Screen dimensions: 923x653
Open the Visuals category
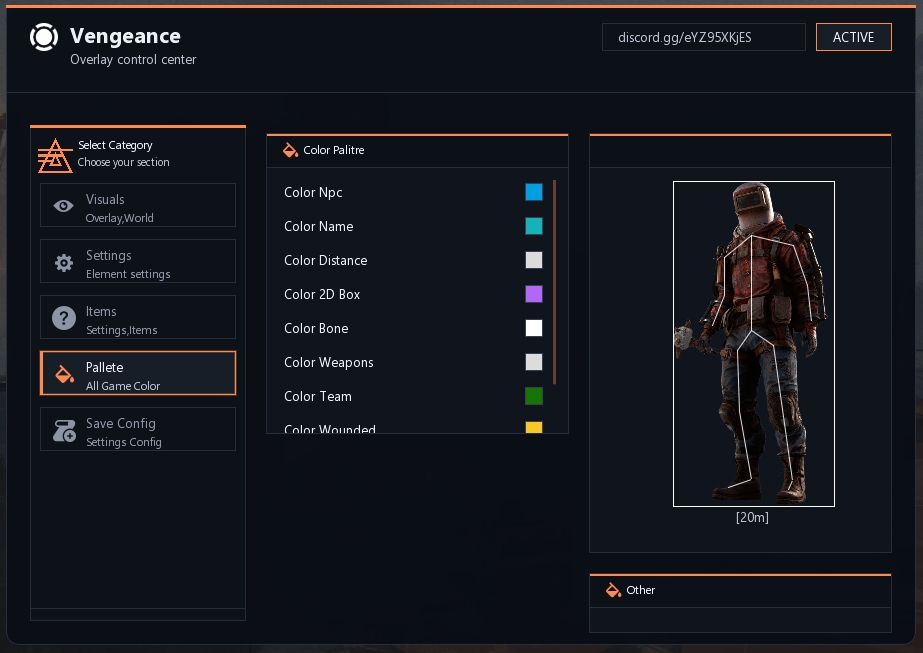(138, 205)
